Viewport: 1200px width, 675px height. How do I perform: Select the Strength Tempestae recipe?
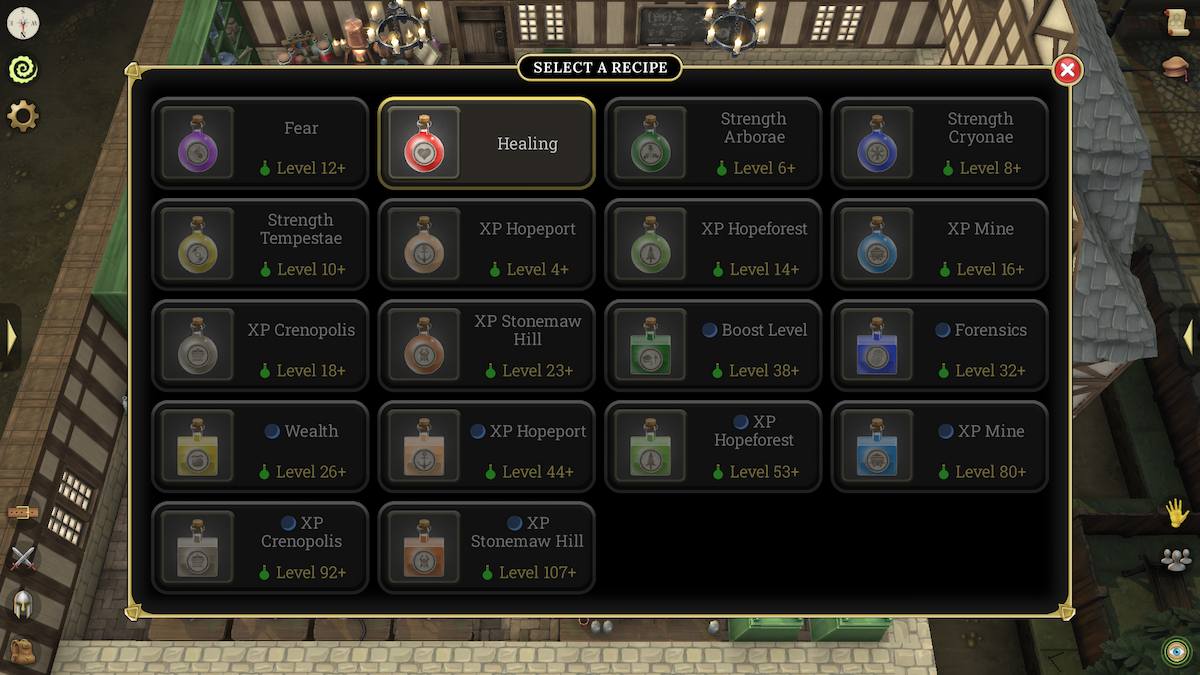click(260, 245)
